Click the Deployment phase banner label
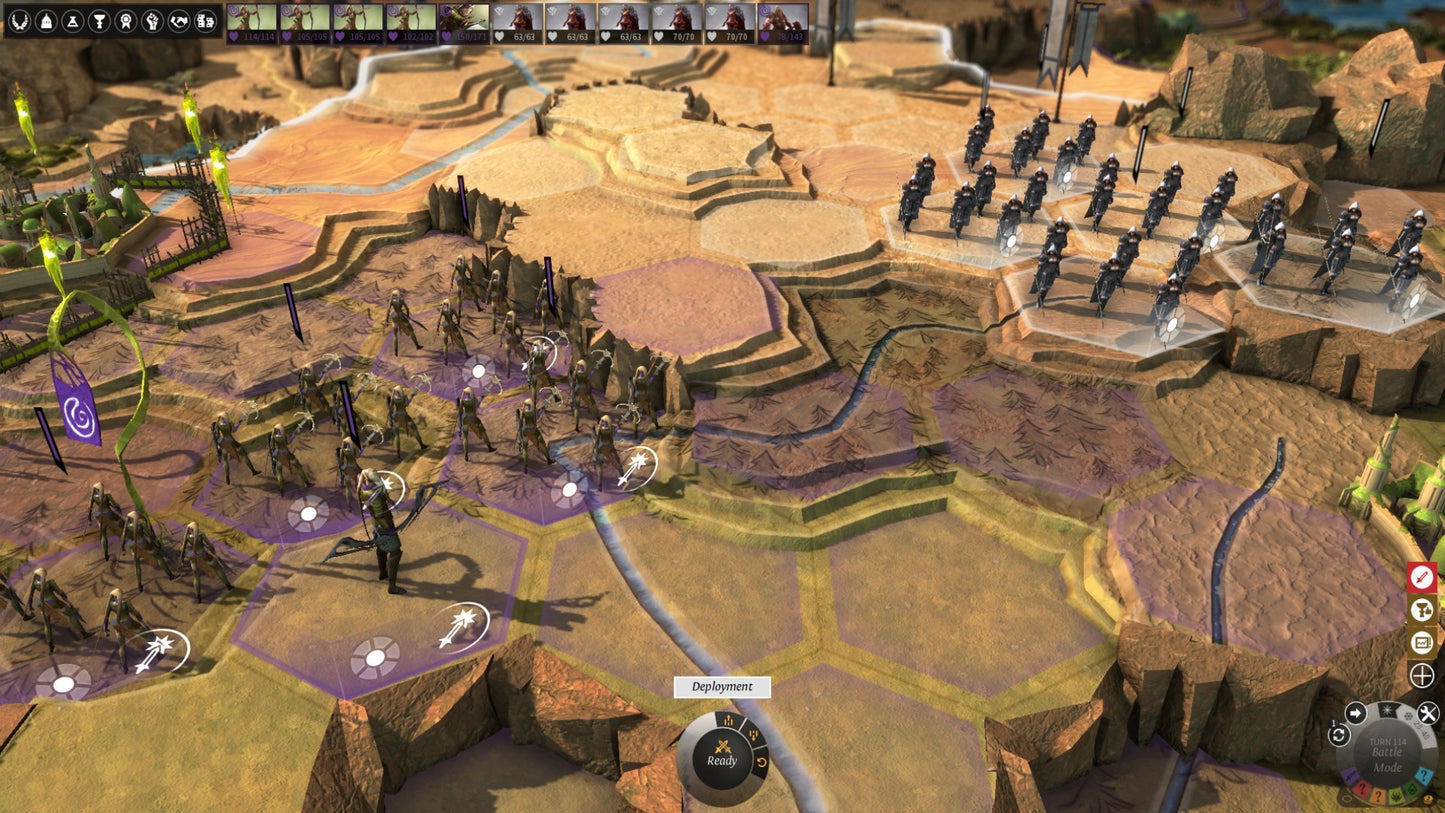The image size is (1445, 813). pos(724,687)
